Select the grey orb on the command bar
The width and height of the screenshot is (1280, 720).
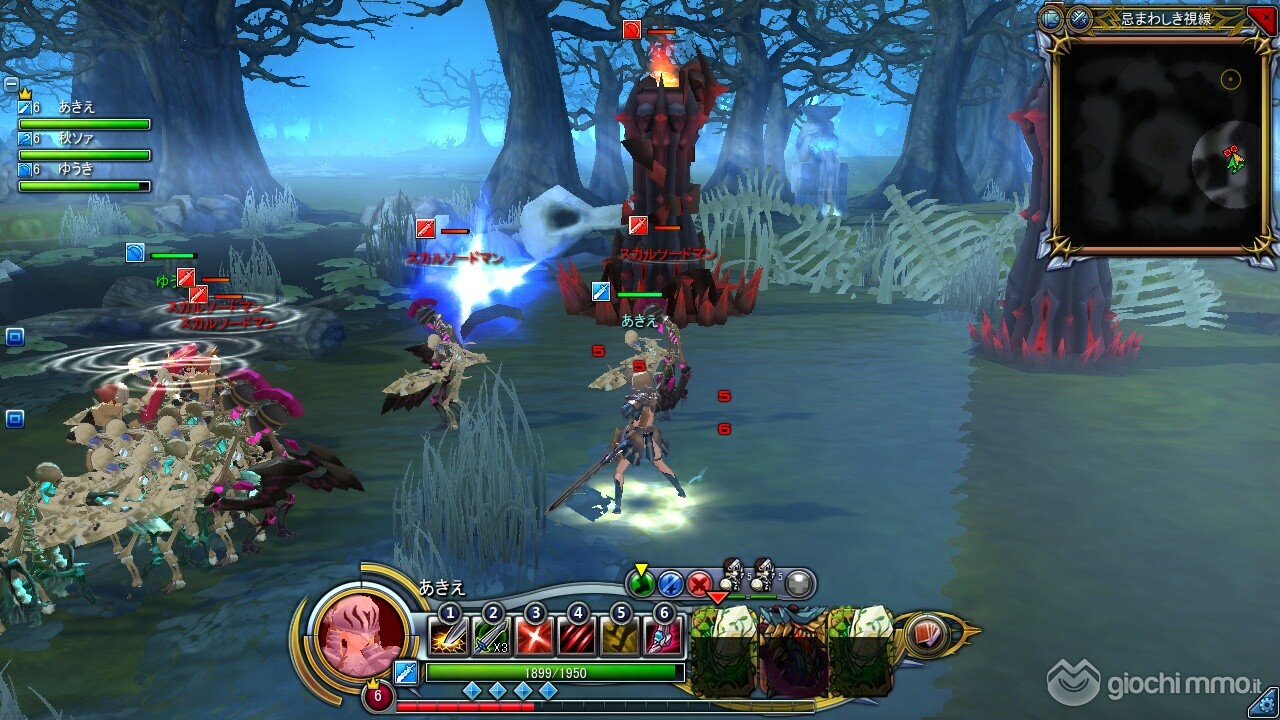click(x=798, y=584)
